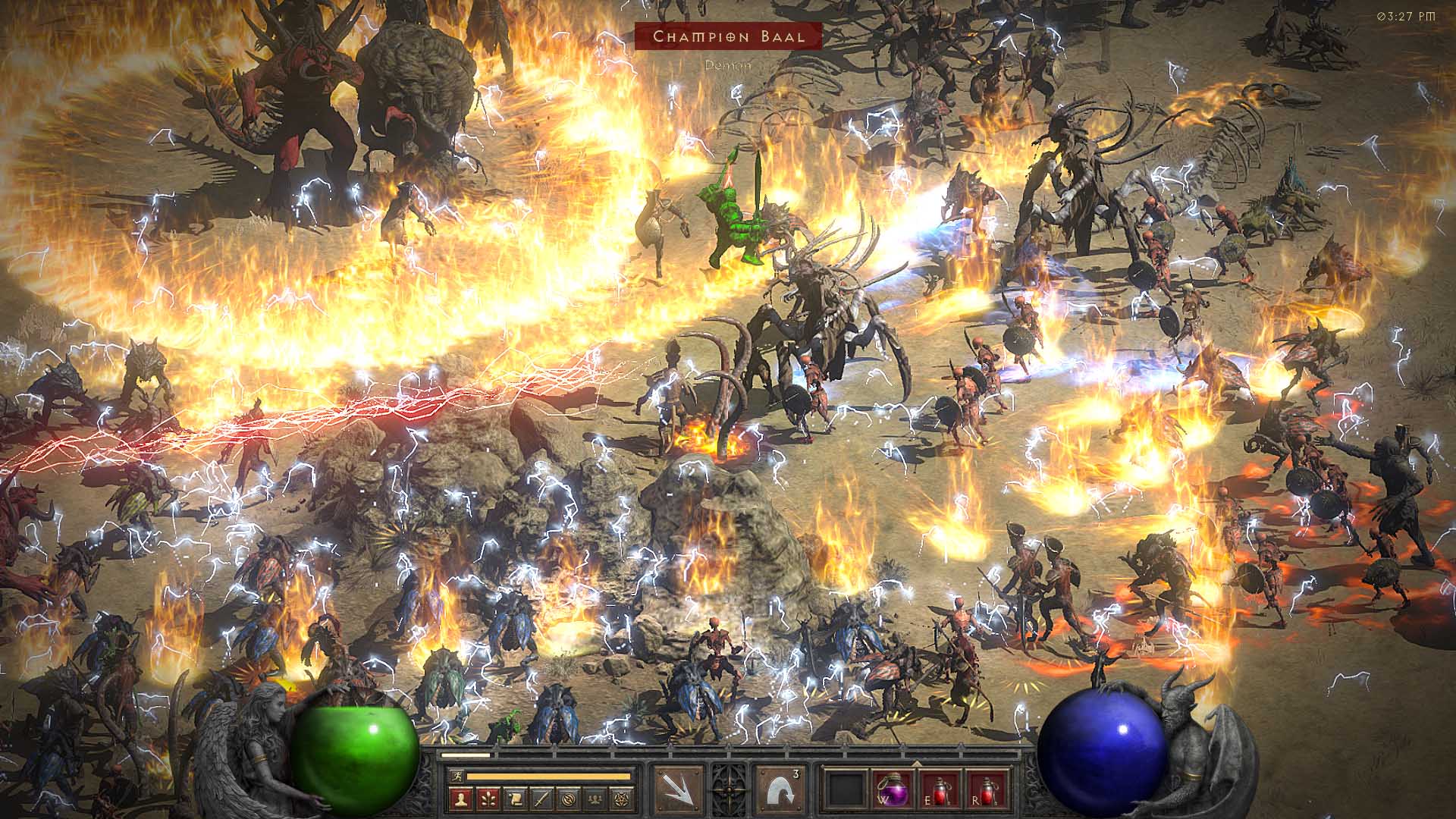The image size is (1456, 819).
Task: Open the party screen people icon
Action: pos(596,798)
